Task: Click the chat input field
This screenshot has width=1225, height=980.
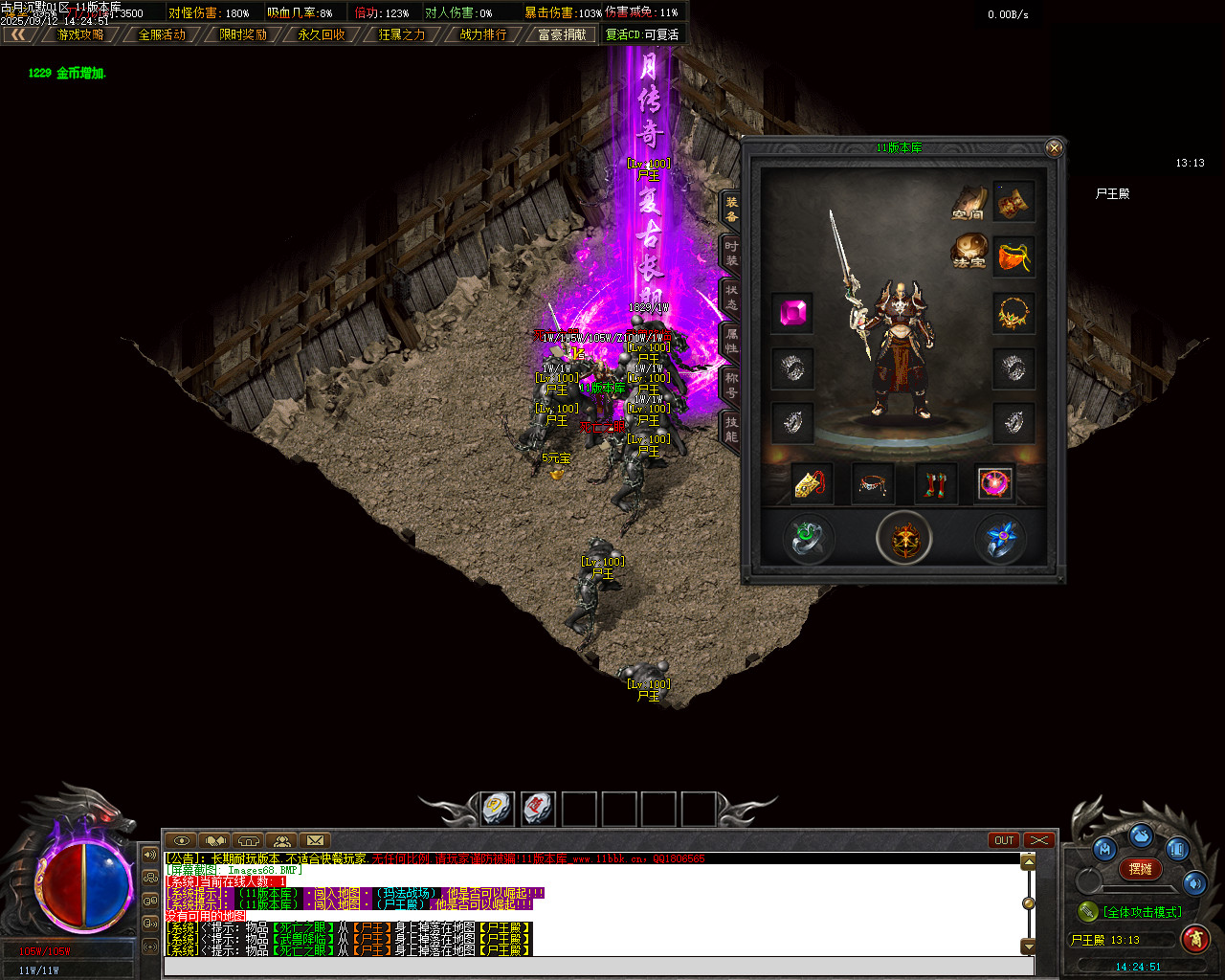Action: pyautogui.click(x=598, y=966)
